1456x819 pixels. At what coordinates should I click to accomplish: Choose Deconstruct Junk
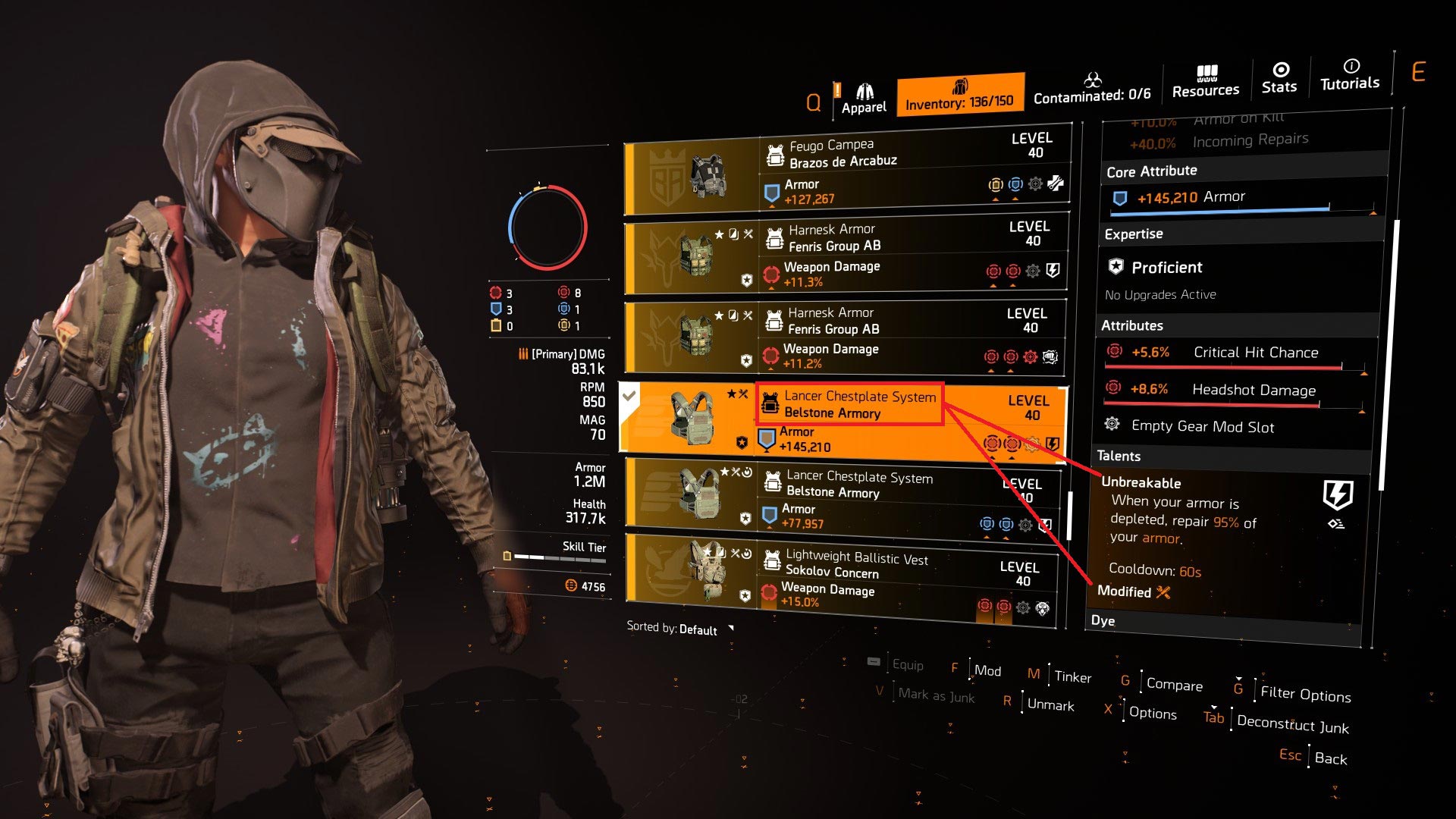[x=1292, y=724]
